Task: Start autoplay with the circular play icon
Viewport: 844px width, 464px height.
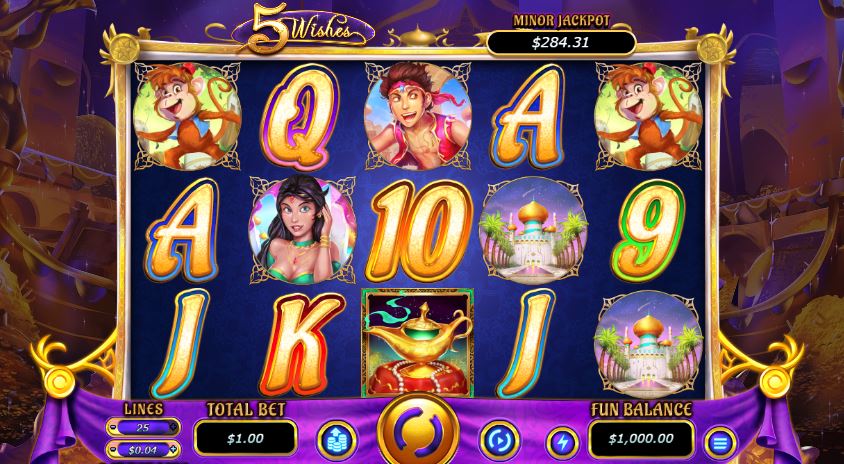Action: tap(498, 439)
